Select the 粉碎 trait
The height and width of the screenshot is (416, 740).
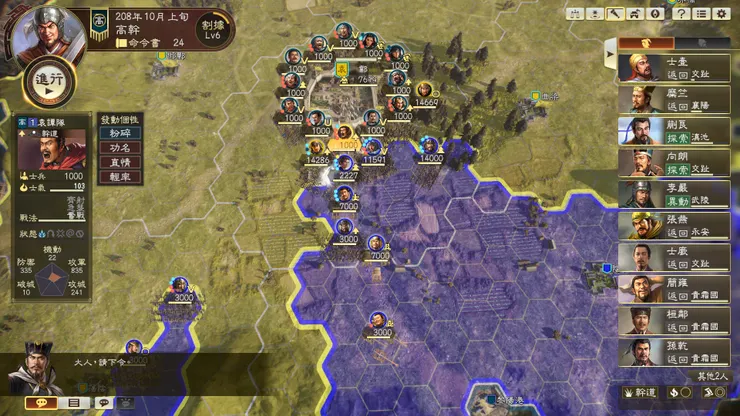pos(119,133)
